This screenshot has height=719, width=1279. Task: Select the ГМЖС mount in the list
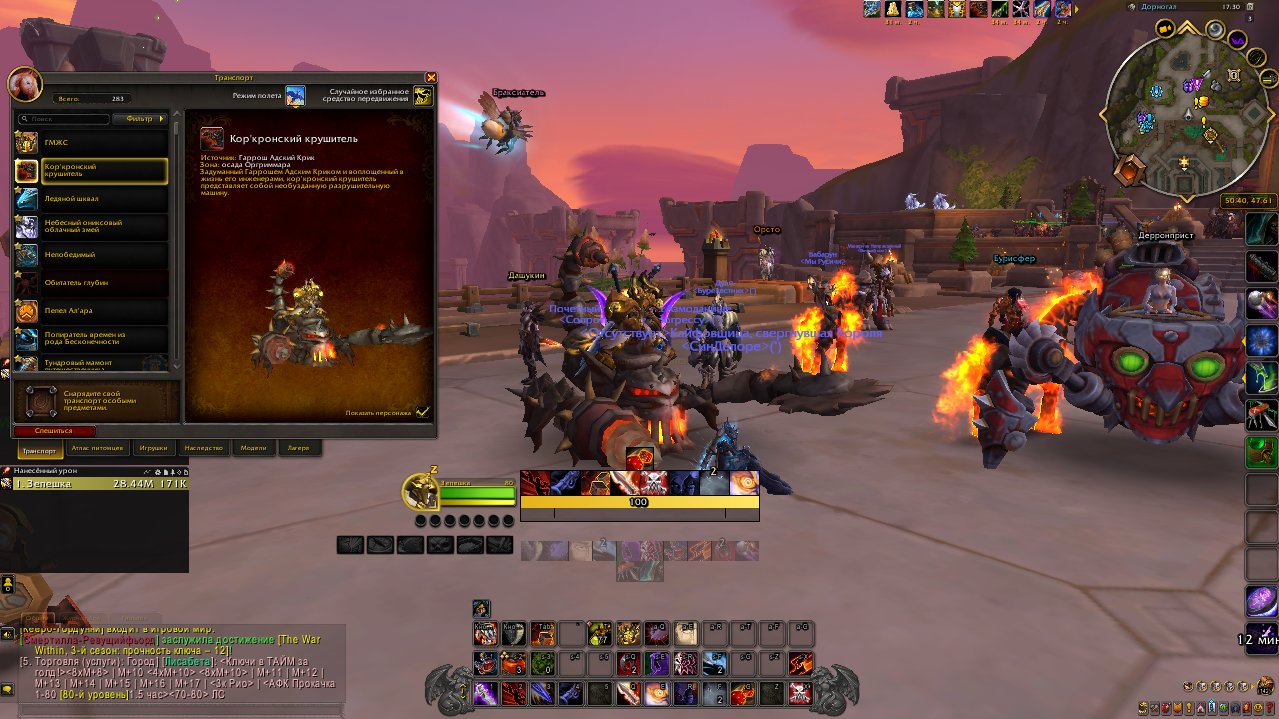click(x=91, y=143)
